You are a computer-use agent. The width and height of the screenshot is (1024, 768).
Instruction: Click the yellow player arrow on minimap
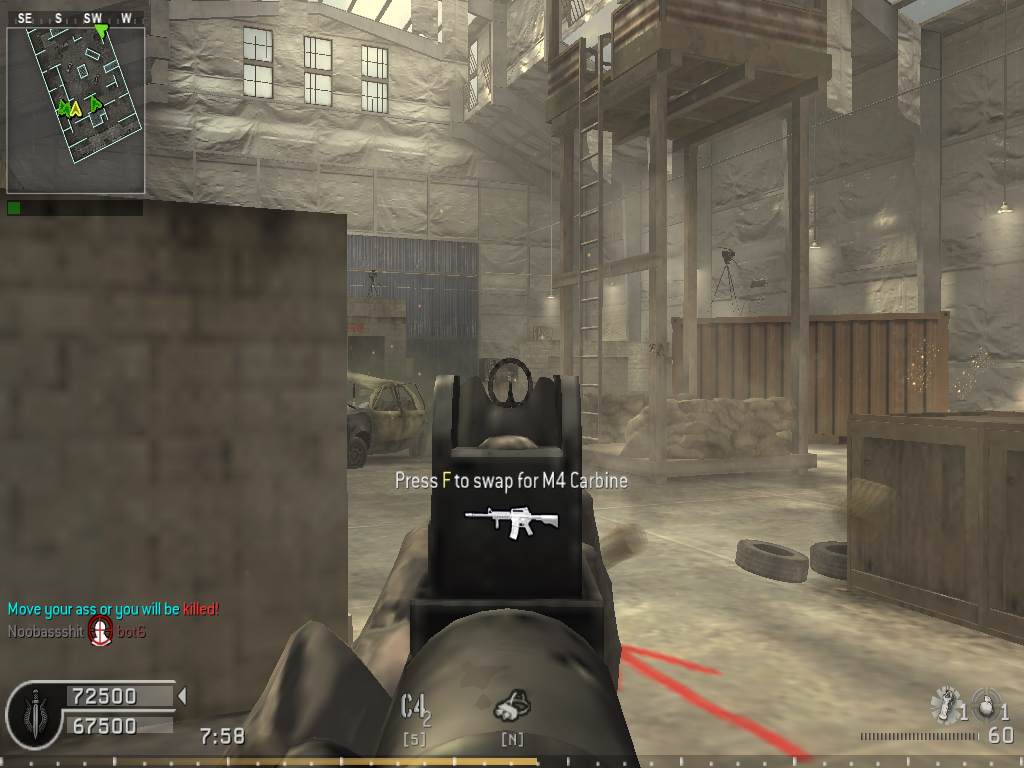pos(76,109)
